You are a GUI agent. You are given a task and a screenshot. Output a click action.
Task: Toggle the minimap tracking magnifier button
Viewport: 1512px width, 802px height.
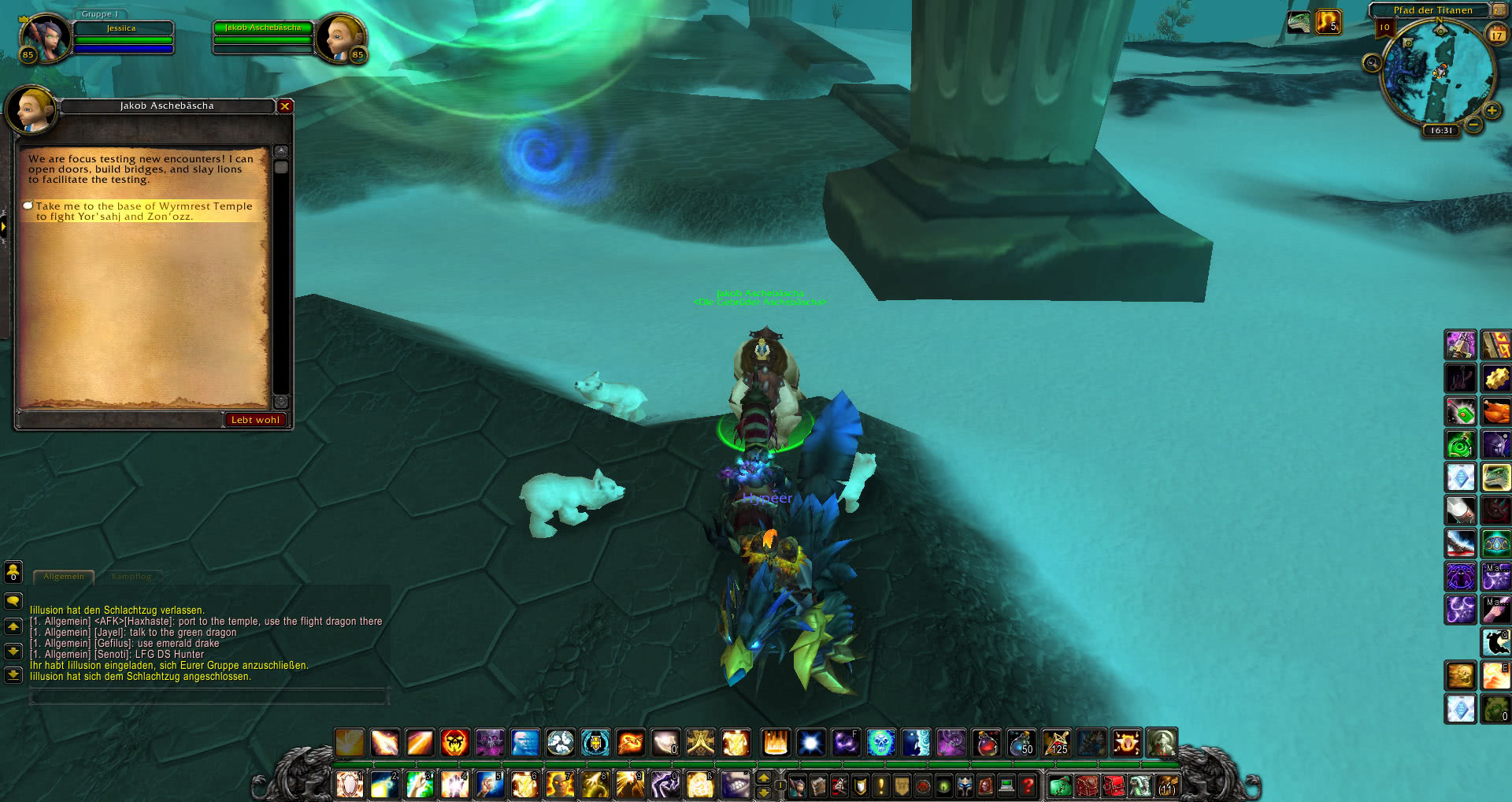(x=1372, y=63)
